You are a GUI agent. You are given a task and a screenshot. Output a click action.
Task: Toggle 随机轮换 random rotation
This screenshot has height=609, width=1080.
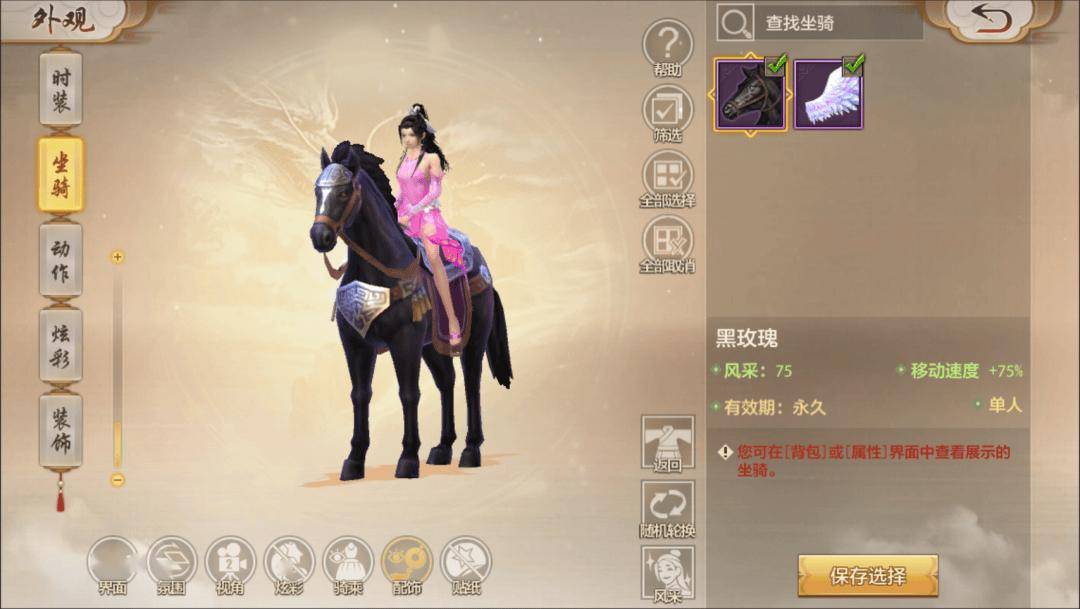pos(668,507)
